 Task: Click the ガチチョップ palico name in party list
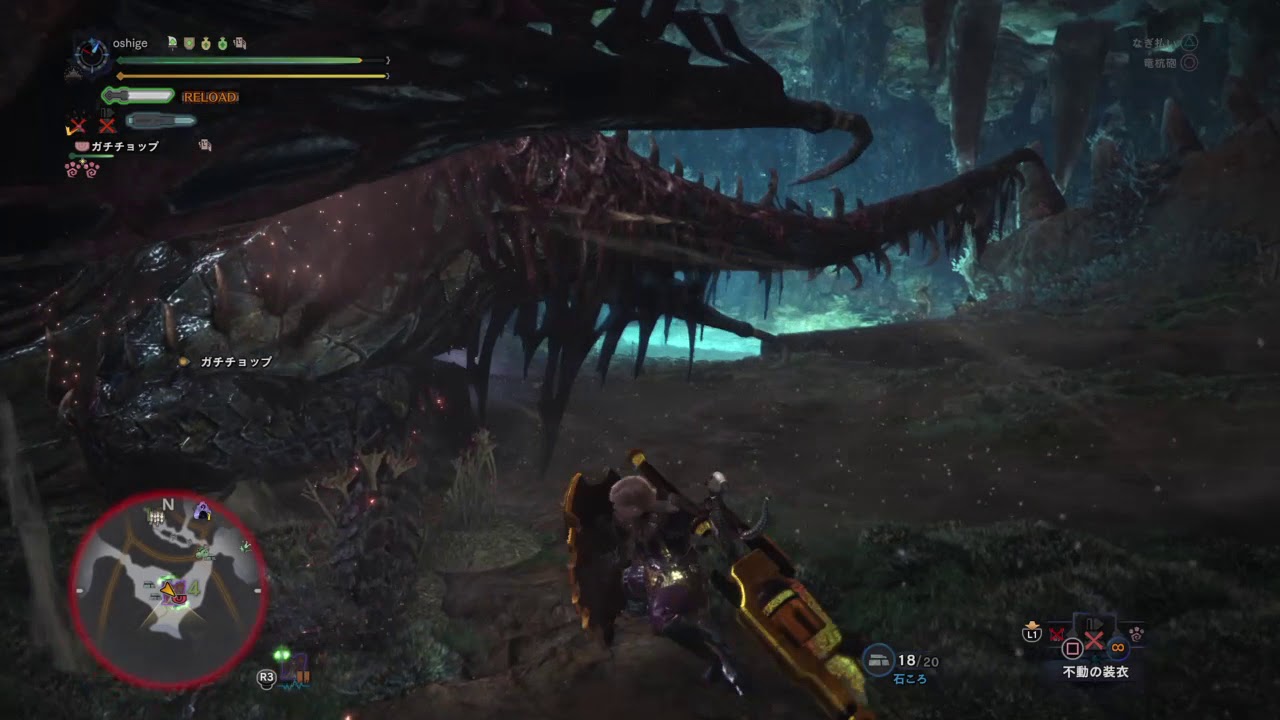click(124, 146)
